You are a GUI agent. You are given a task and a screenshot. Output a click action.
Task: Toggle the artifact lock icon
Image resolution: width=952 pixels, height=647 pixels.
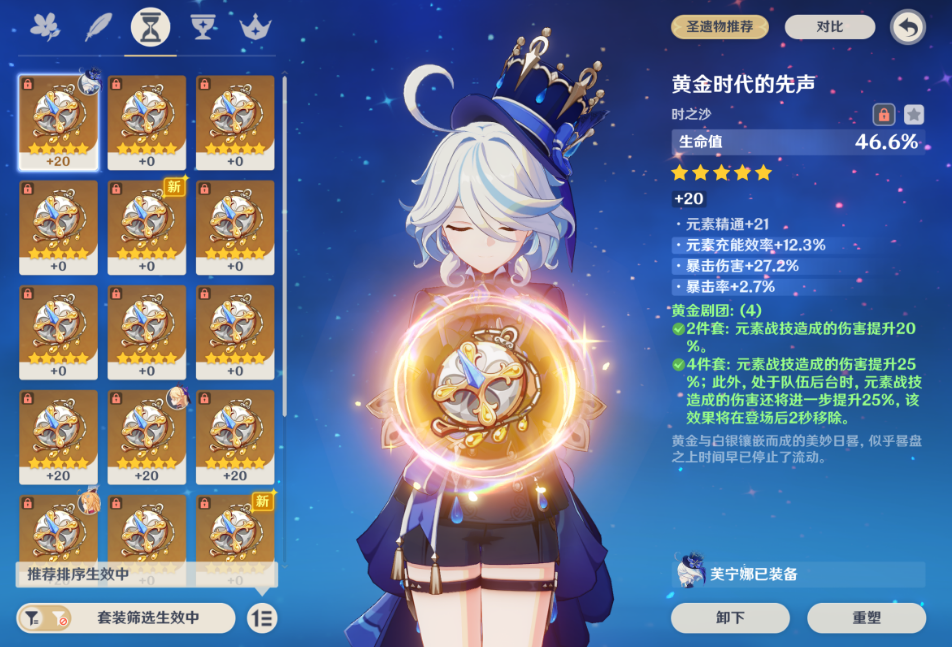click(883, 114)
